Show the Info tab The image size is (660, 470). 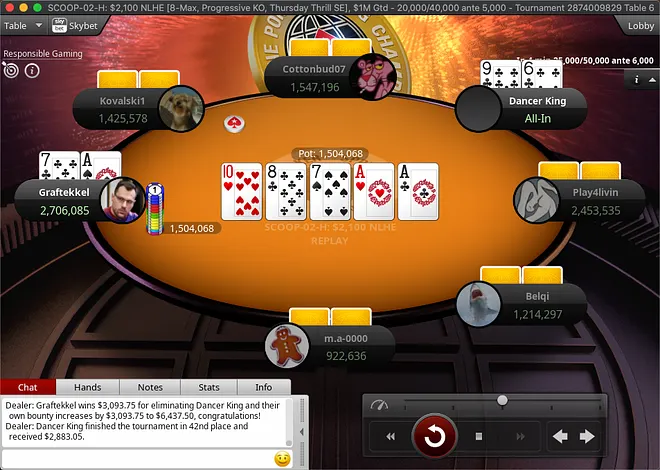point(263,387)
